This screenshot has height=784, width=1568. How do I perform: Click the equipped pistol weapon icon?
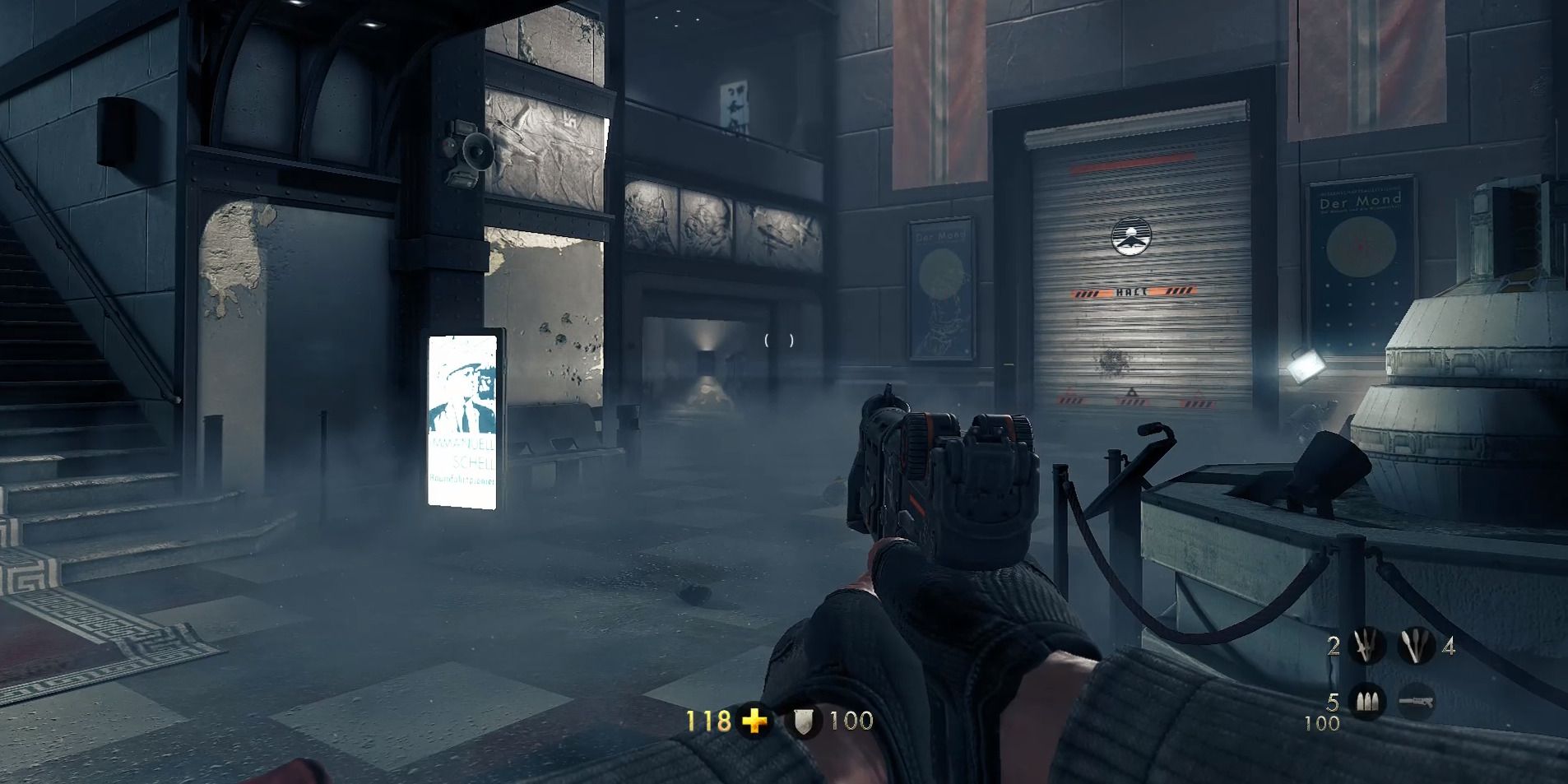click(x=1416, y=703)
